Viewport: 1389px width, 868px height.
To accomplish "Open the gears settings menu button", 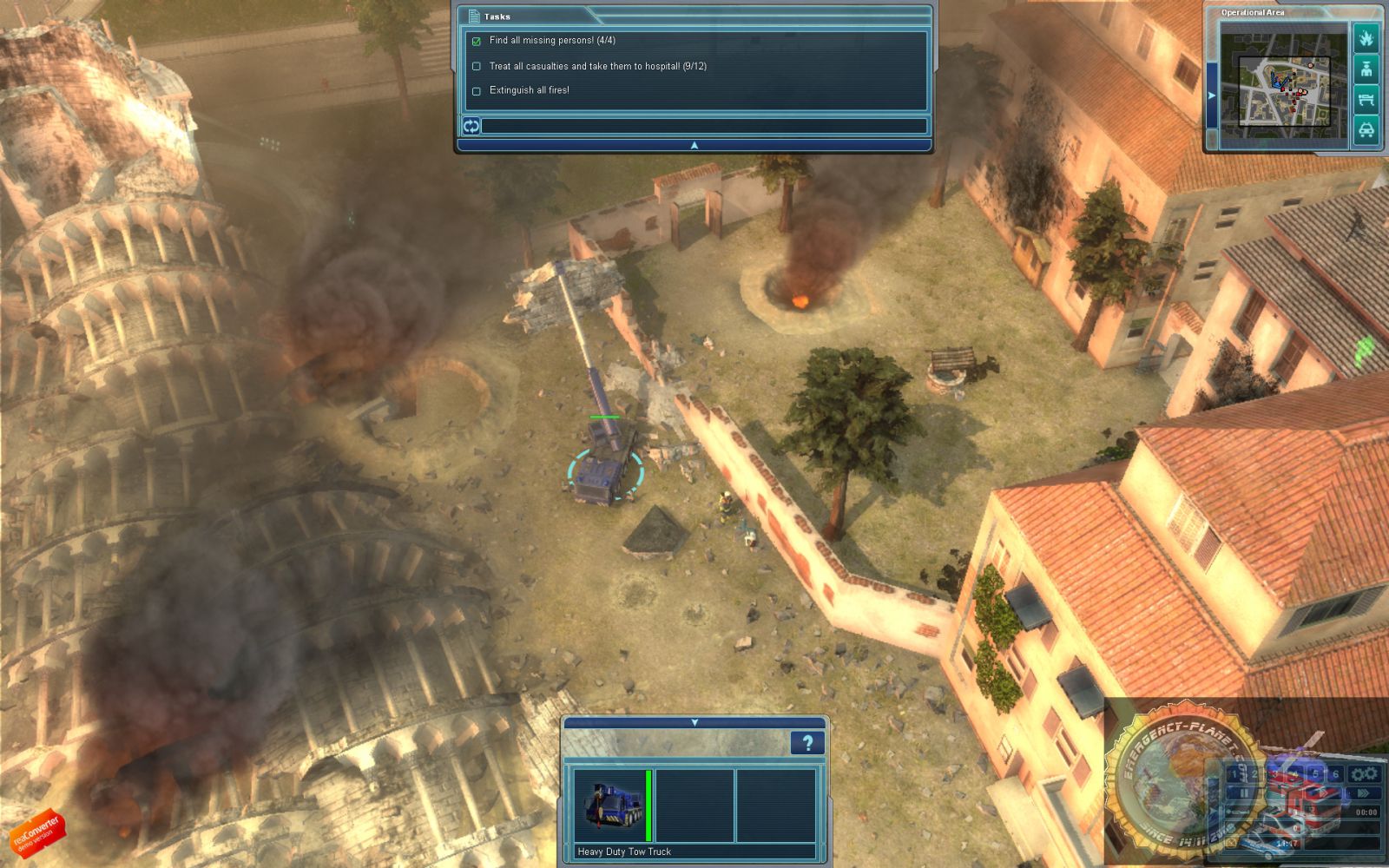I will (1365, 773).
